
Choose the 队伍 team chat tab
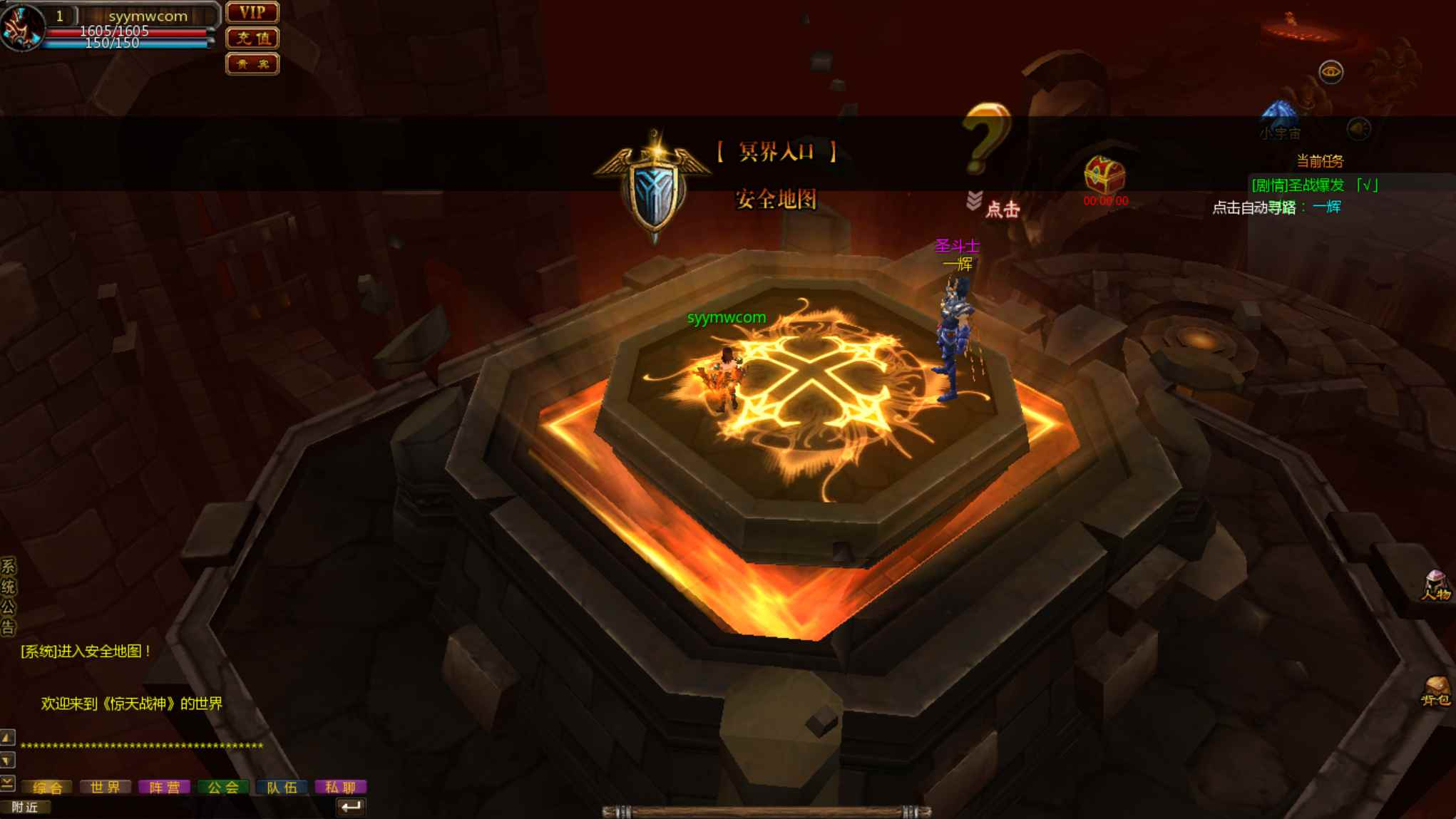282,787
